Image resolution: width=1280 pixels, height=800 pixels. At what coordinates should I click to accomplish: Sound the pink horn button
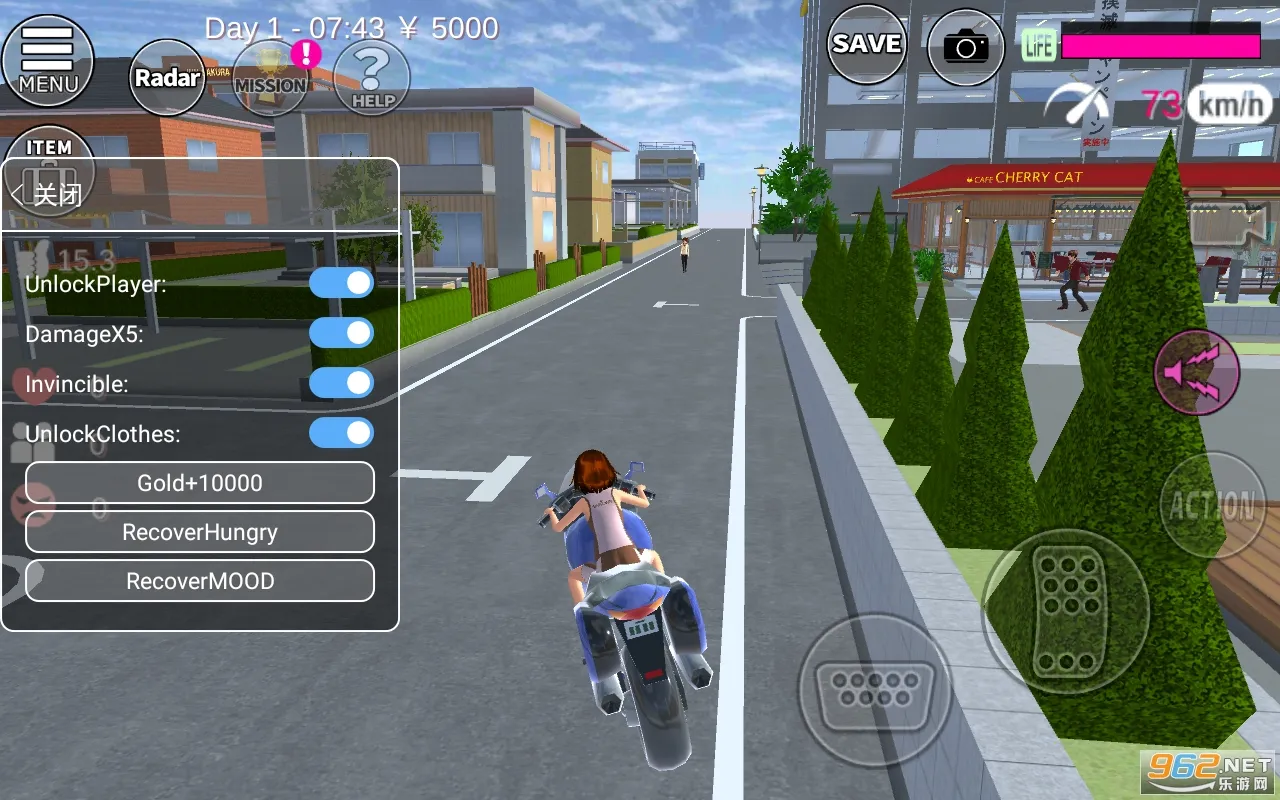(x=1197, y=372)
